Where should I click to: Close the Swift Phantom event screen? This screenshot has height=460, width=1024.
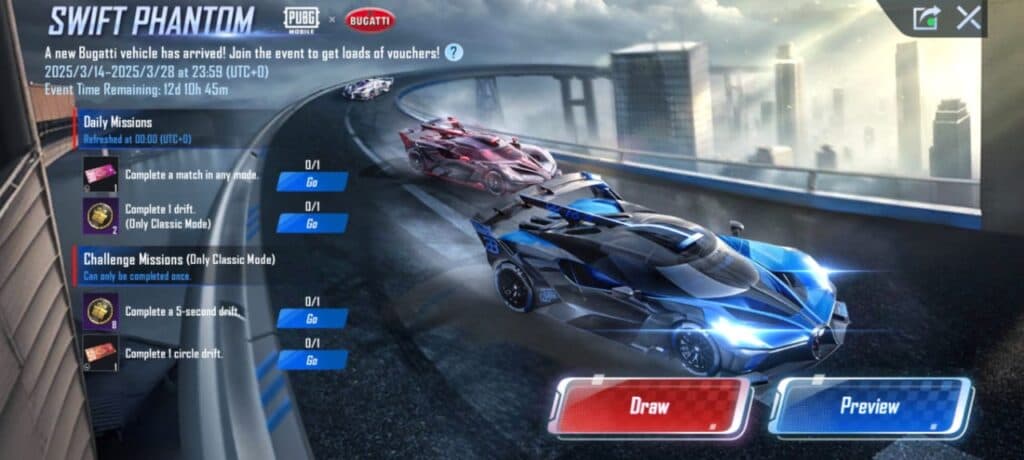point(968,17)
